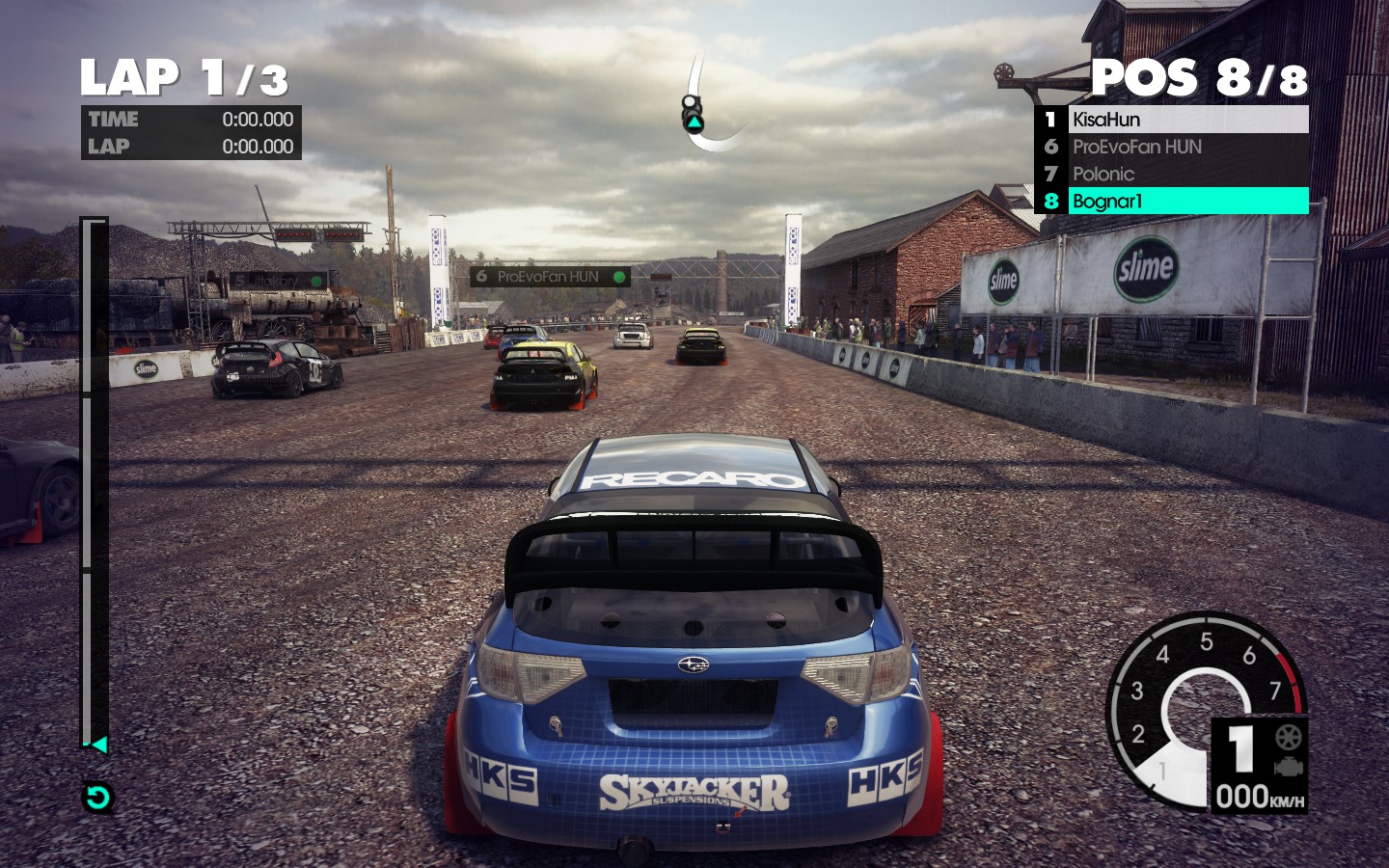Click Polonic in the position list
Screen dimensions: 1389x868
[x=1171, y=174]
